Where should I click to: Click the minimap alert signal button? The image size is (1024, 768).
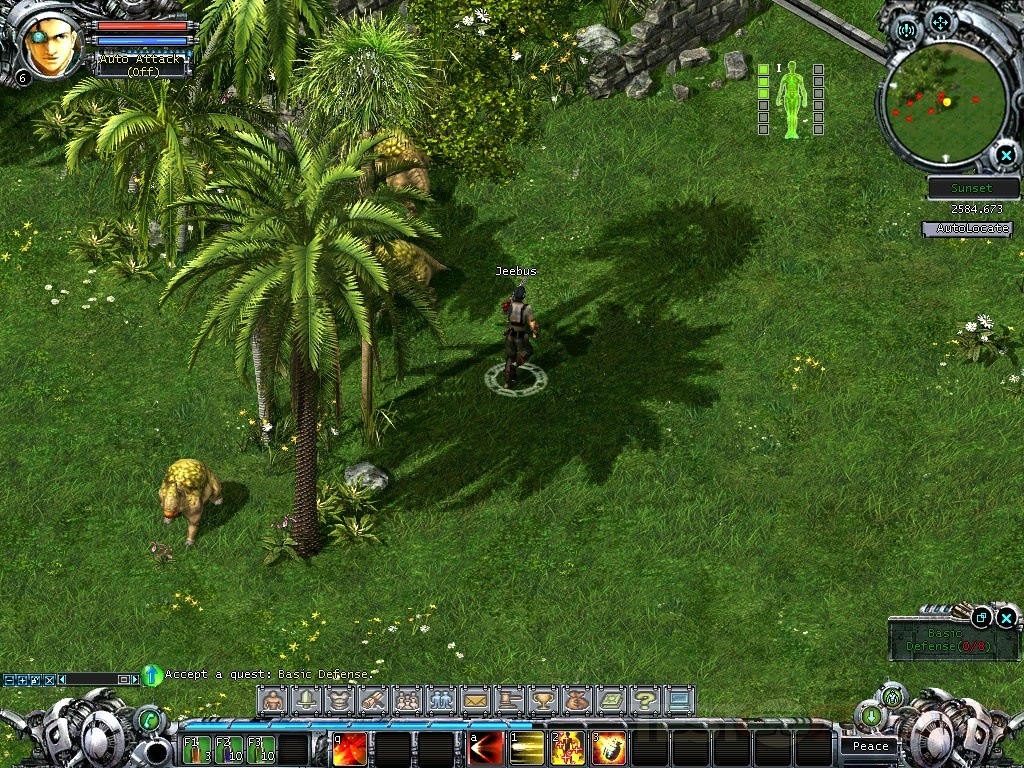click(x=907, y=29)
